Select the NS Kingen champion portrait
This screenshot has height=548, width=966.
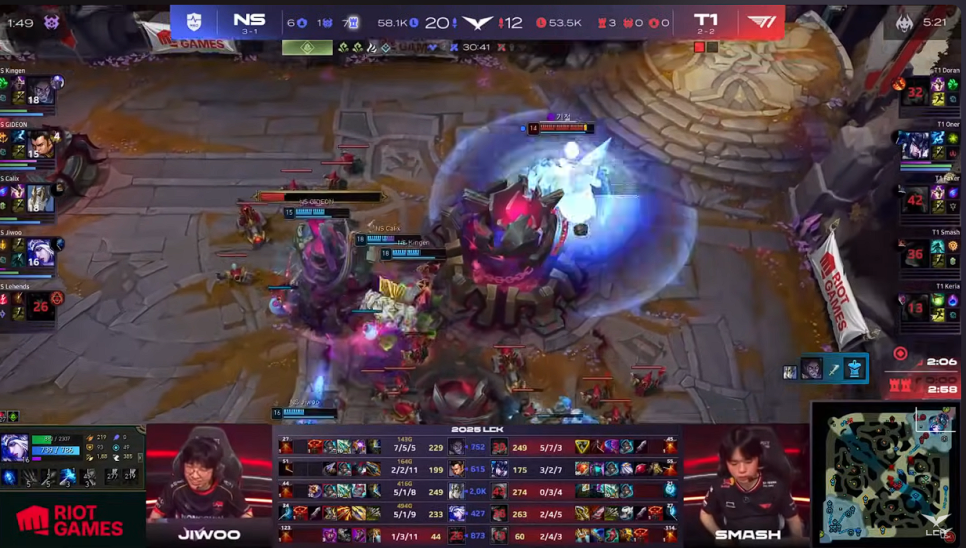[40, 91]
